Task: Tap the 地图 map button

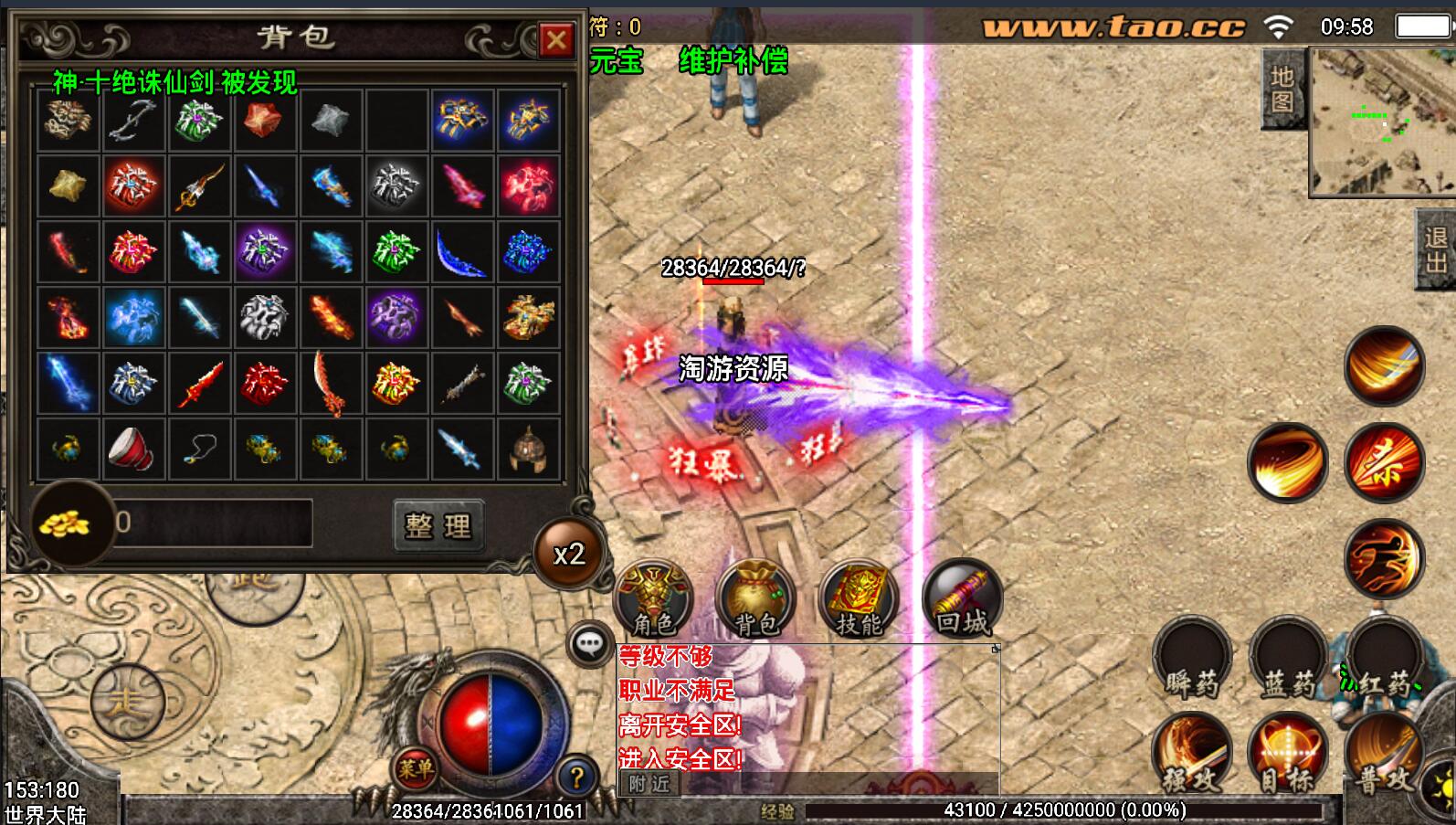Action: coord(1282,89)
